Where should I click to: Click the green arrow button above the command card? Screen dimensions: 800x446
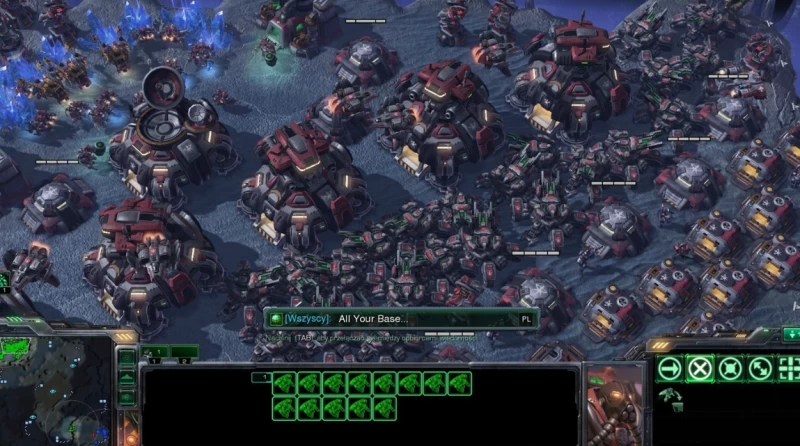pos(791,333)
